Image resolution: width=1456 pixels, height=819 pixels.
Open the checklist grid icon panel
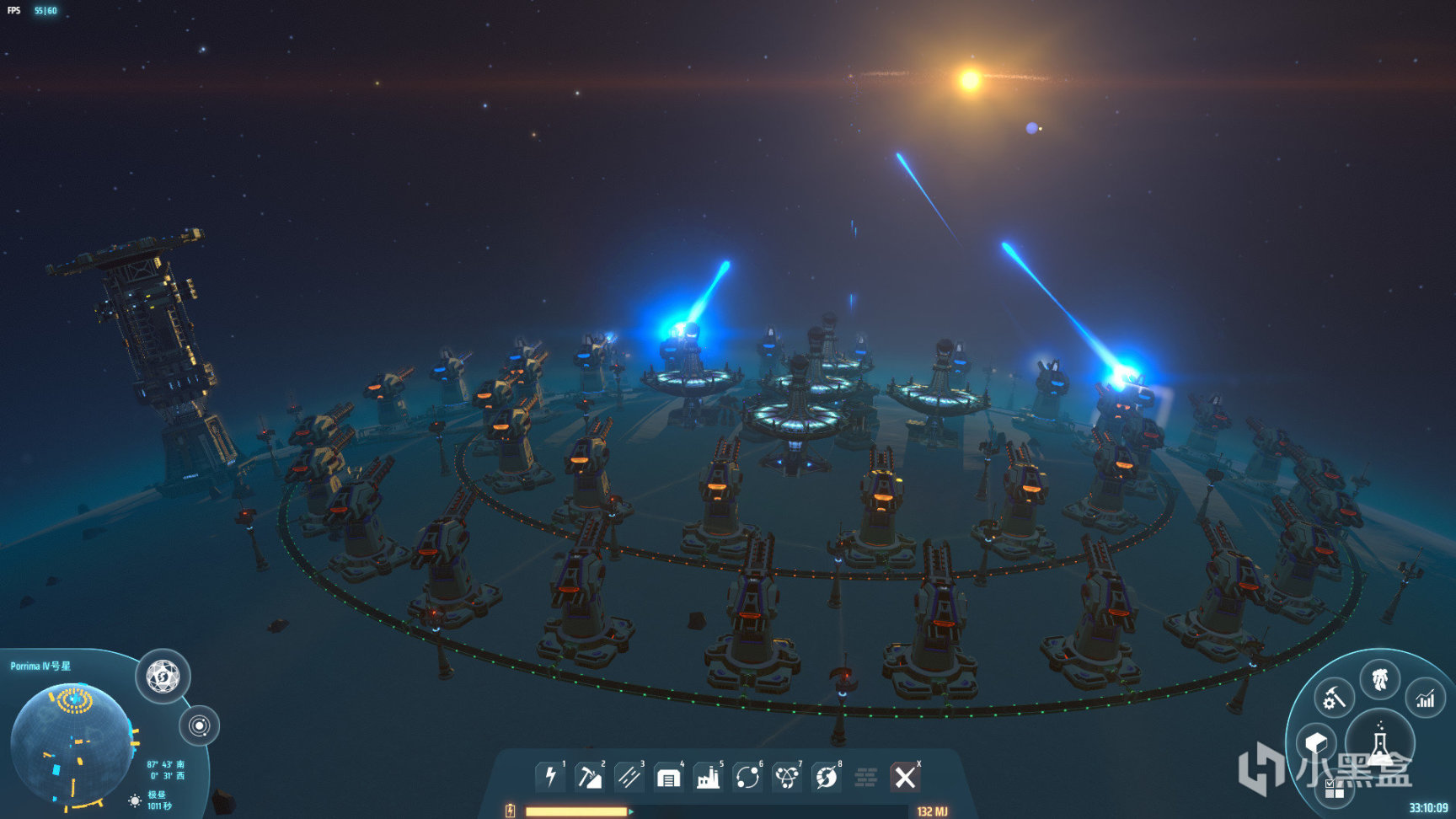click(x=1334, y=789)
